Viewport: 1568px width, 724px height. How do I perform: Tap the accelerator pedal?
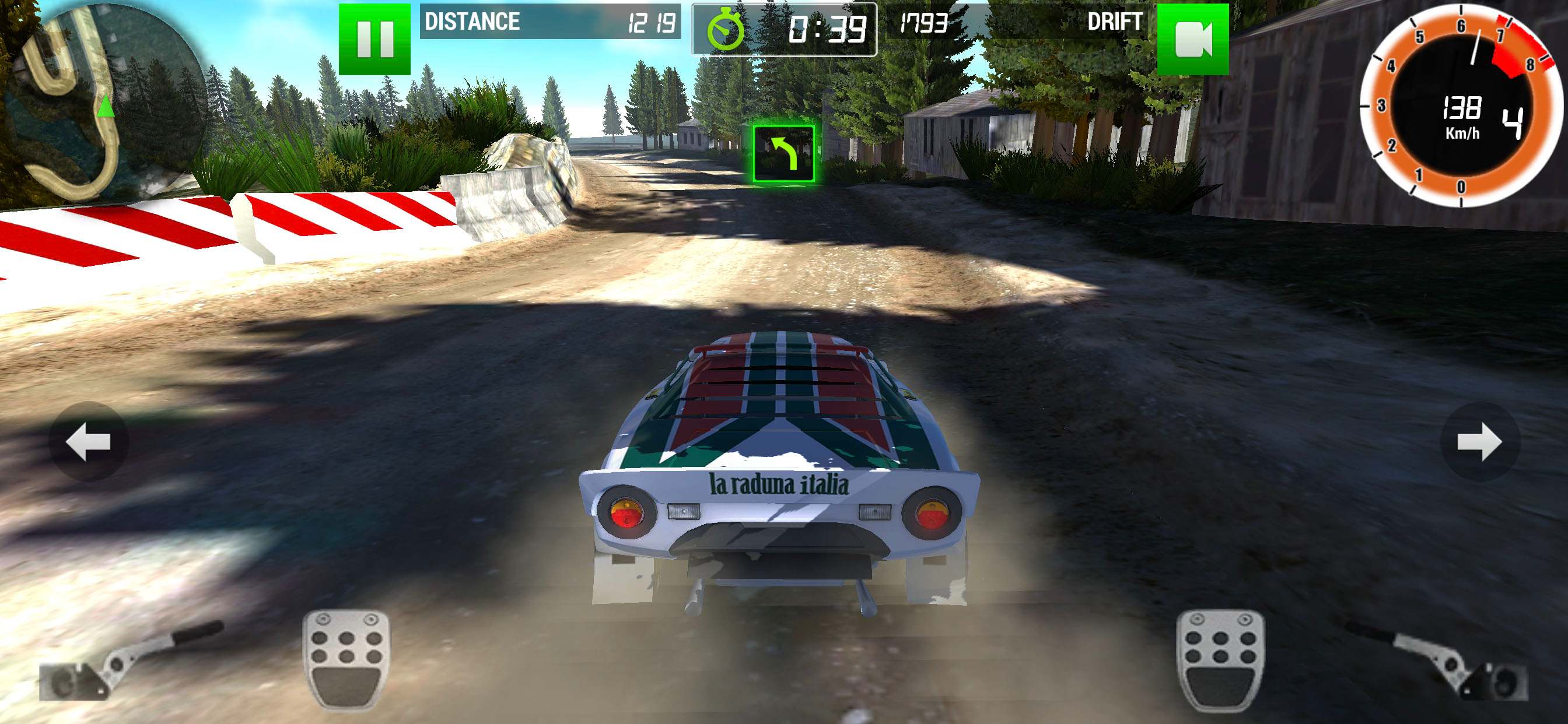[1220, 660]
